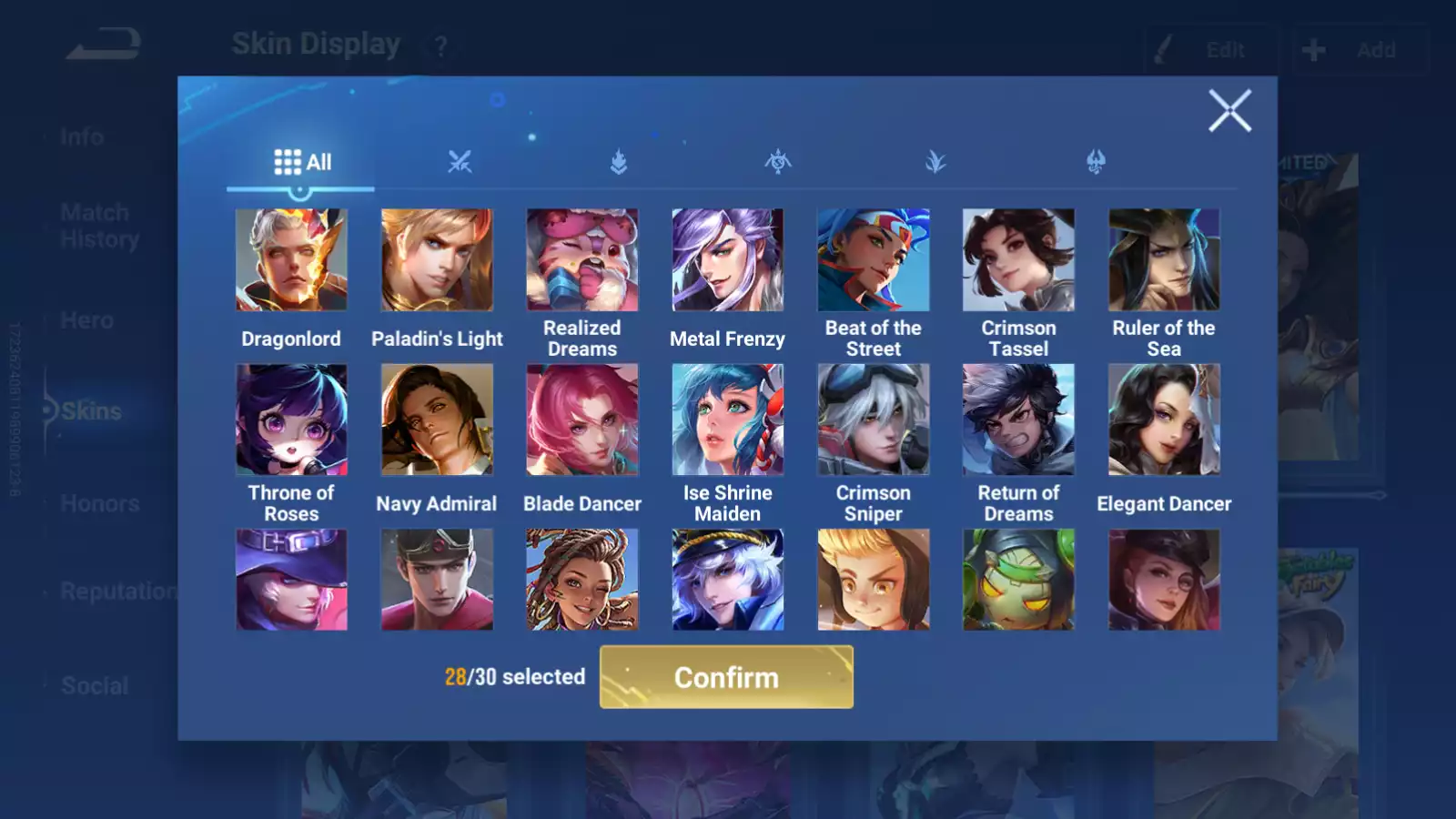Select the Metal Frenzy skin

(x=727, y=260)
